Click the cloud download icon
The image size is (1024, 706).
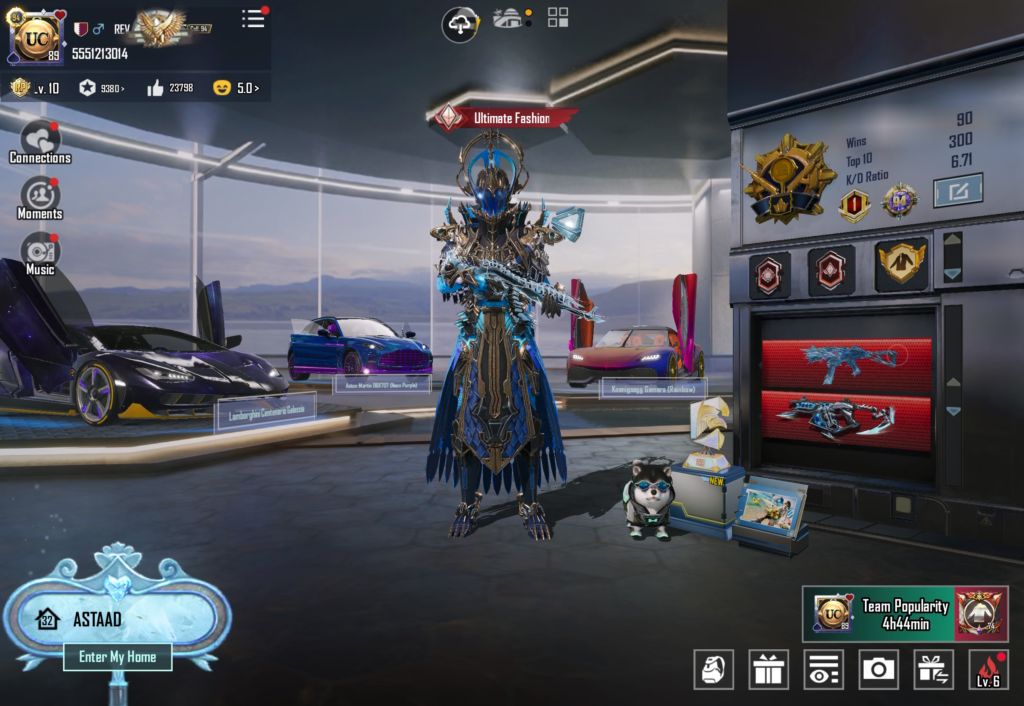tap(460, 23)
